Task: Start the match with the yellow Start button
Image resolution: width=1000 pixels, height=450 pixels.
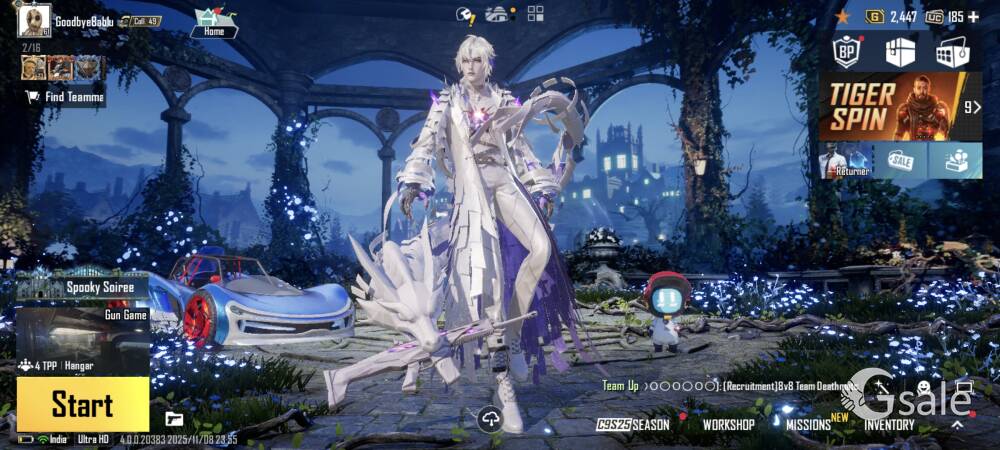Action: [x=82, y=404]
